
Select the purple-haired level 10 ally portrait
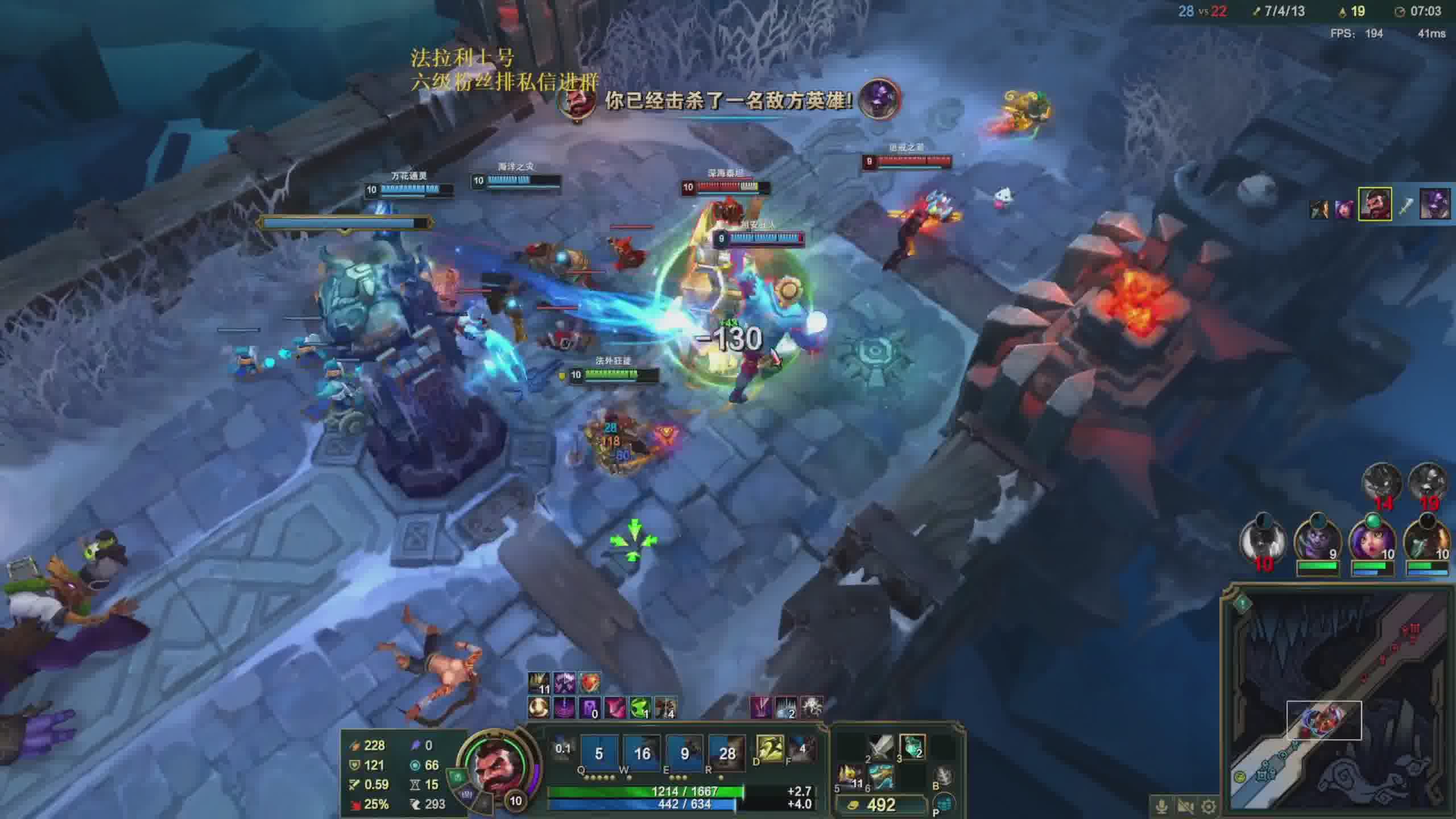pyautogui.click(x=1372, y=540)
